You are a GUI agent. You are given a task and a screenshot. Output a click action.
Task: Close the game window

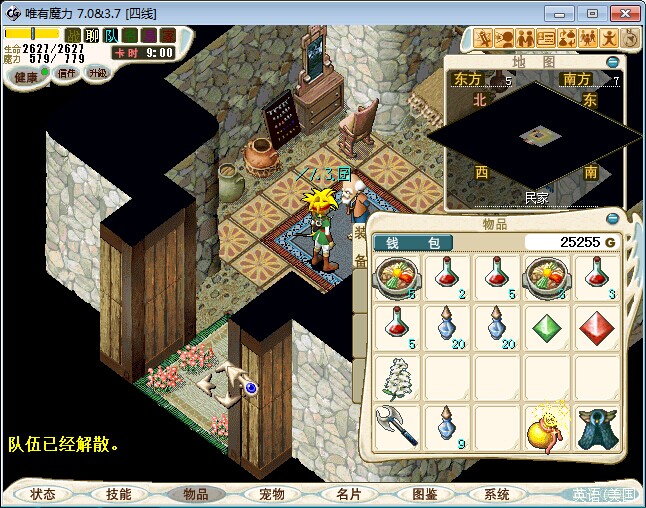(x=624, y=13)
